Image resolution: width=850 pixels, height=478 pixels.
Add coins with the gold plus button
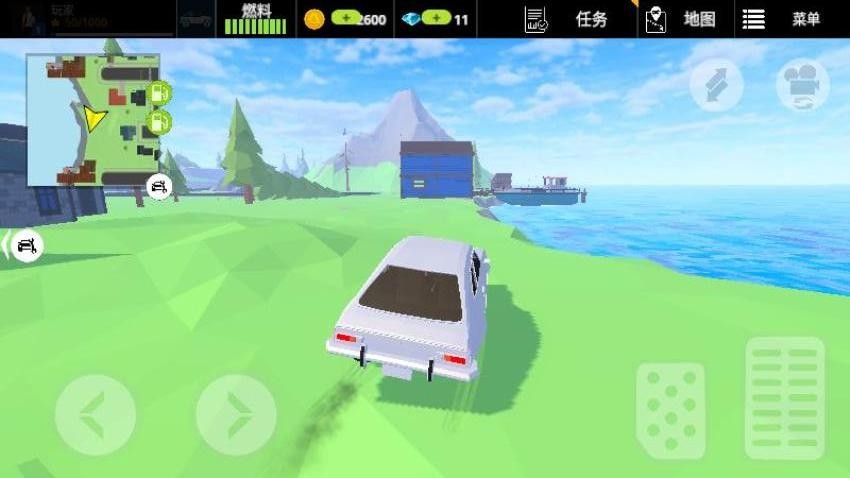tap(347, 19)
